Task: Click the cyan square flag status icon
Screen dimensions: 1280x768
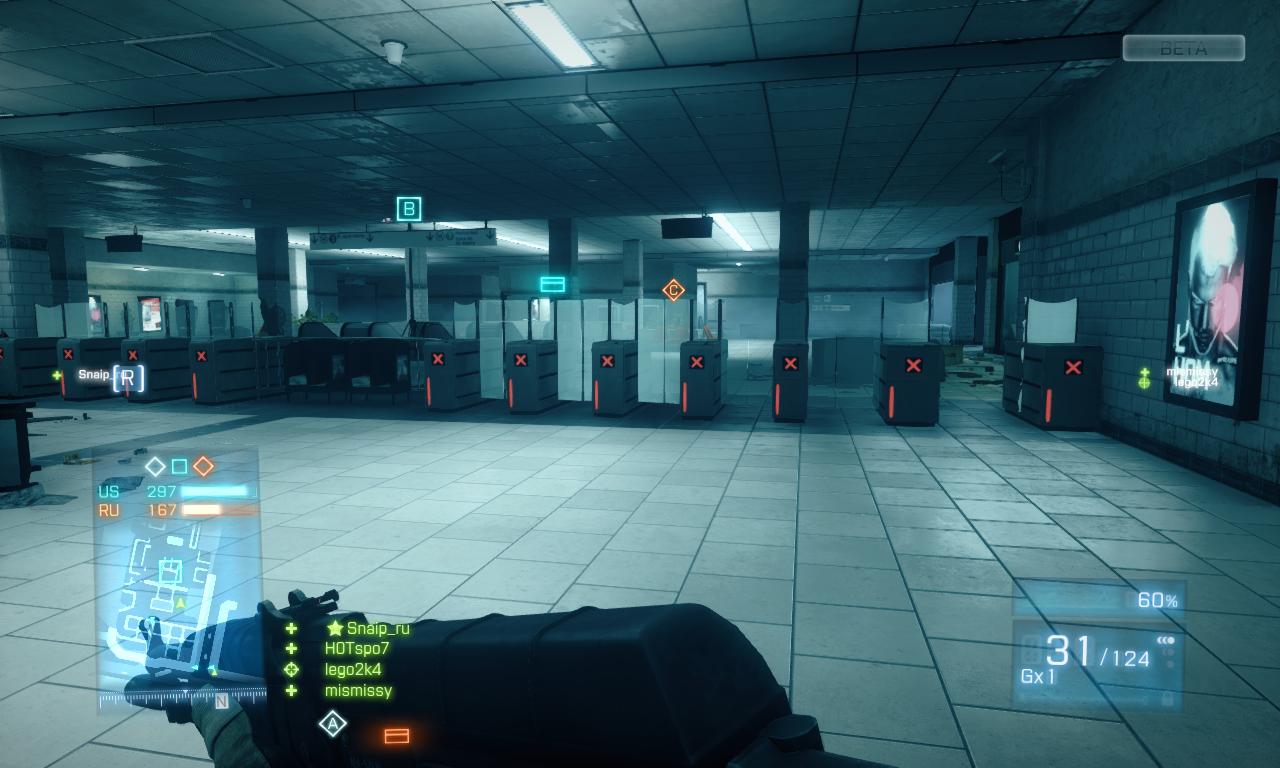Action: (x=179, y=466)
